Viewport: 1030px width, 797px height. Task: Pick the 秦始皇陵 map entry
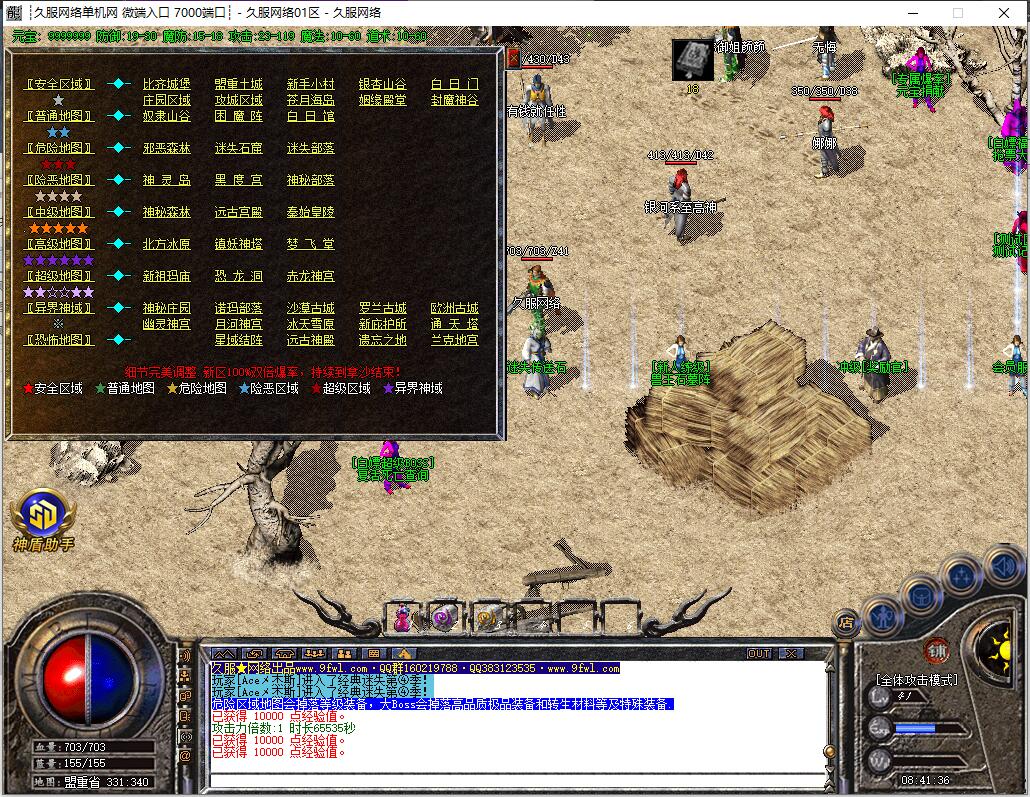point(310,212)
